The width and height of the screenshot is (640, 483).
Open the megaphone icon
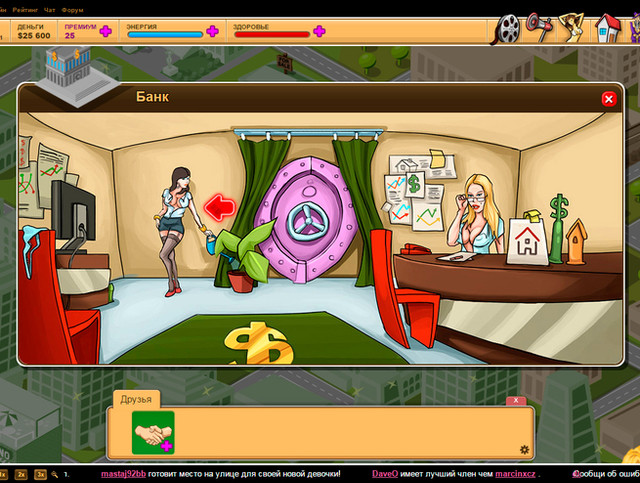[x=540, y=24]
